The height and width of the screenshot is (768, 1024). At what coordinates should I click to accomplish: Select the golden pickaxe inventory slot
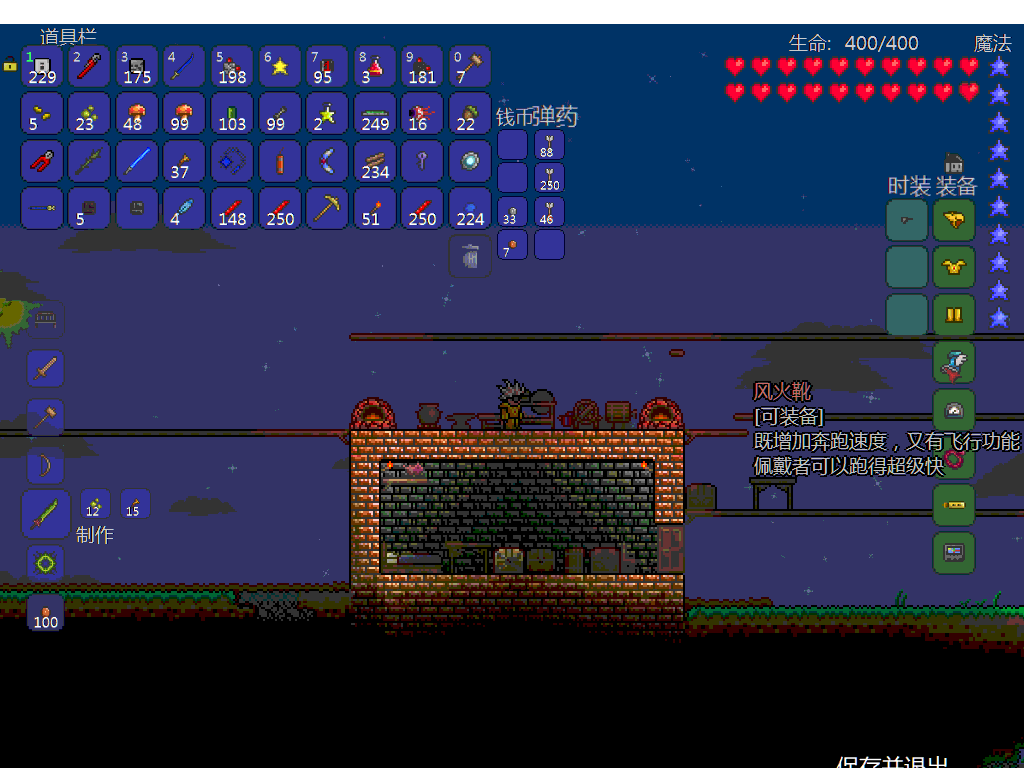pyautogui.click(x=327, y=208)
